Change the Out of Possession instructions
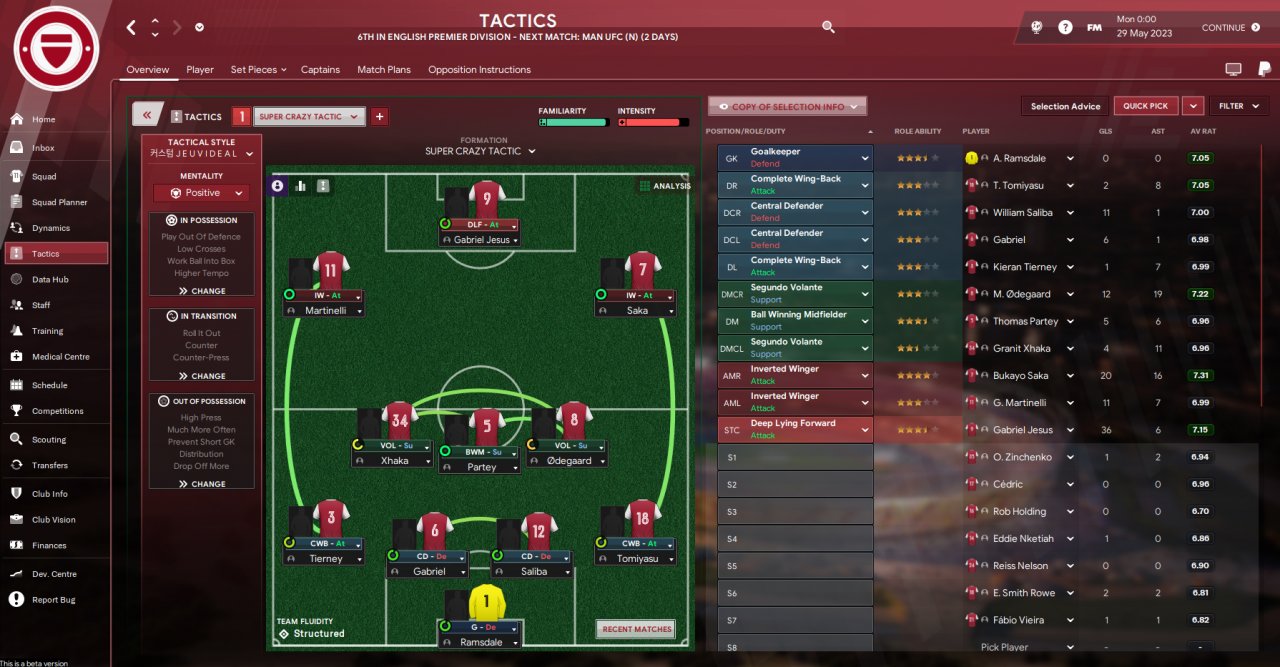 point(202,484)
